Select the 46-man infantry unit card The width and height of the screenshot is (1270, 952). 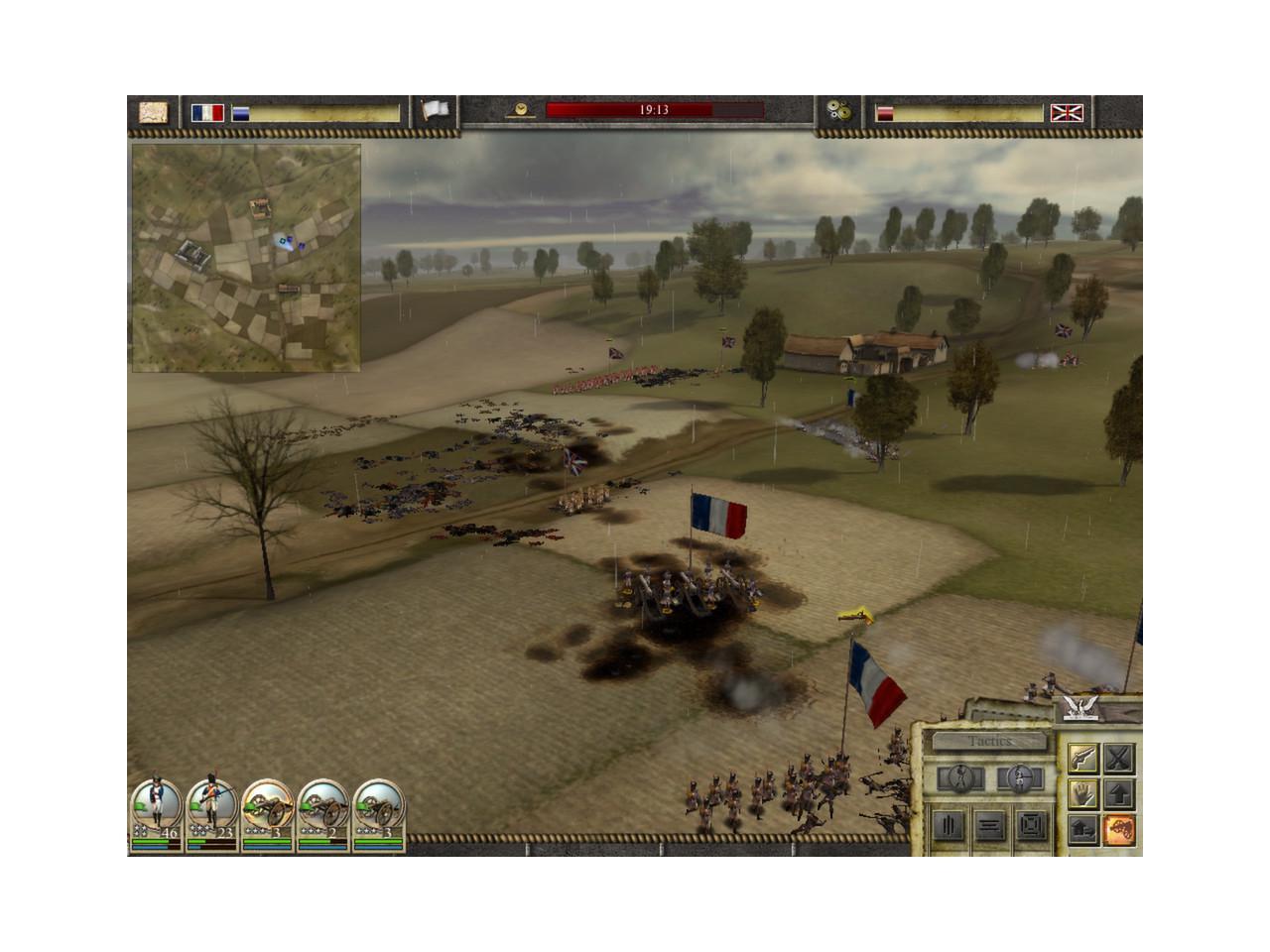[x=157, y=815]
